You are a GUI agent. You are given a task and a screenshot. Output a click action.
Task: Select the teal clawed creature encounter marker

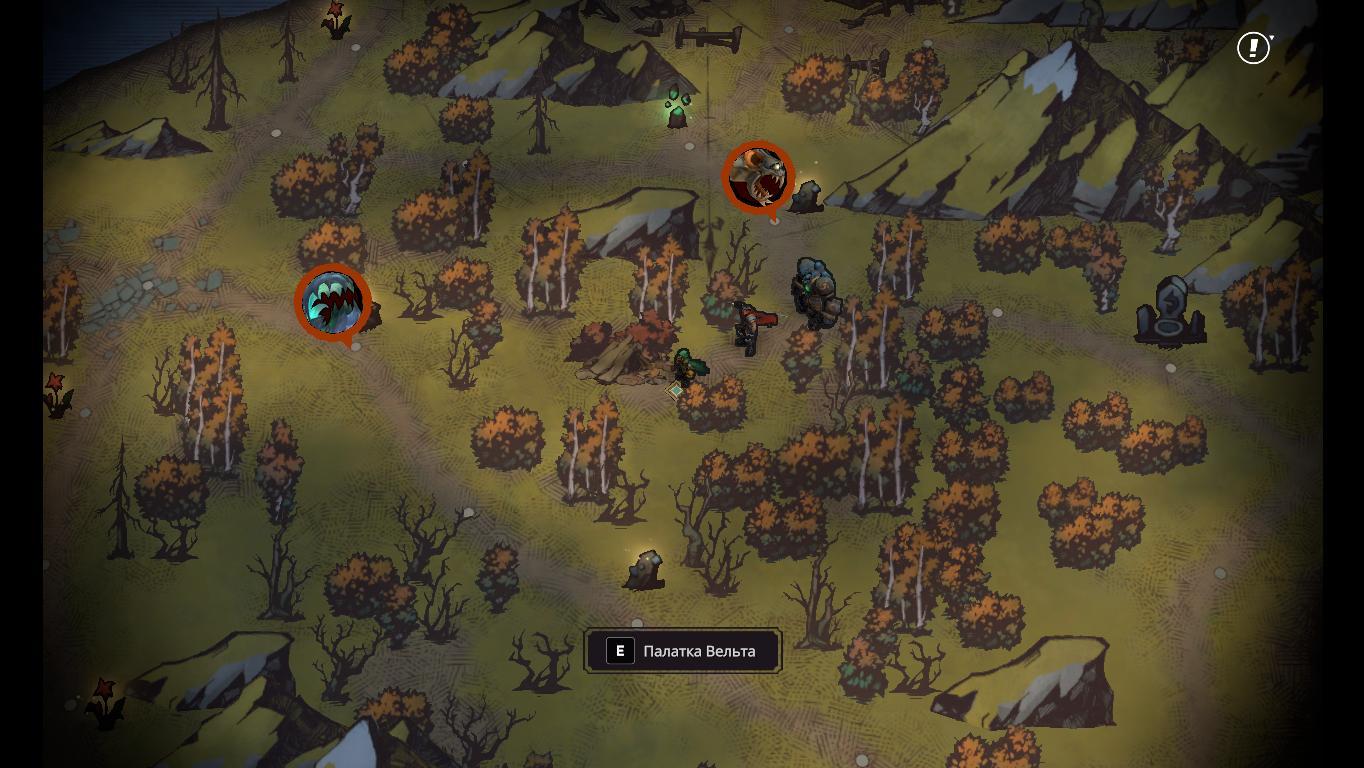333,301
